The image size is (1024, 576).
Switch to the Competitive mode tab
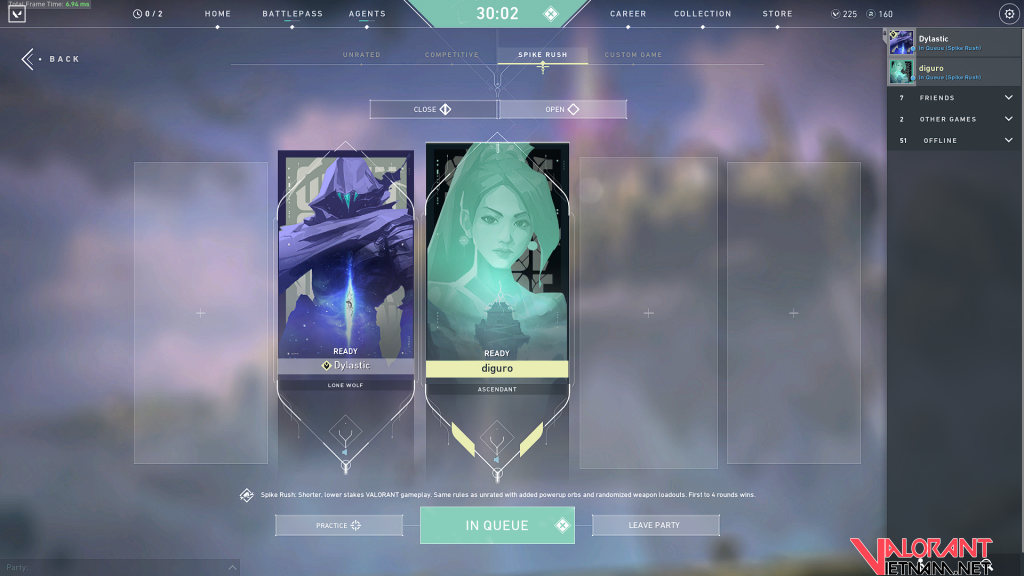coord(452,55)
